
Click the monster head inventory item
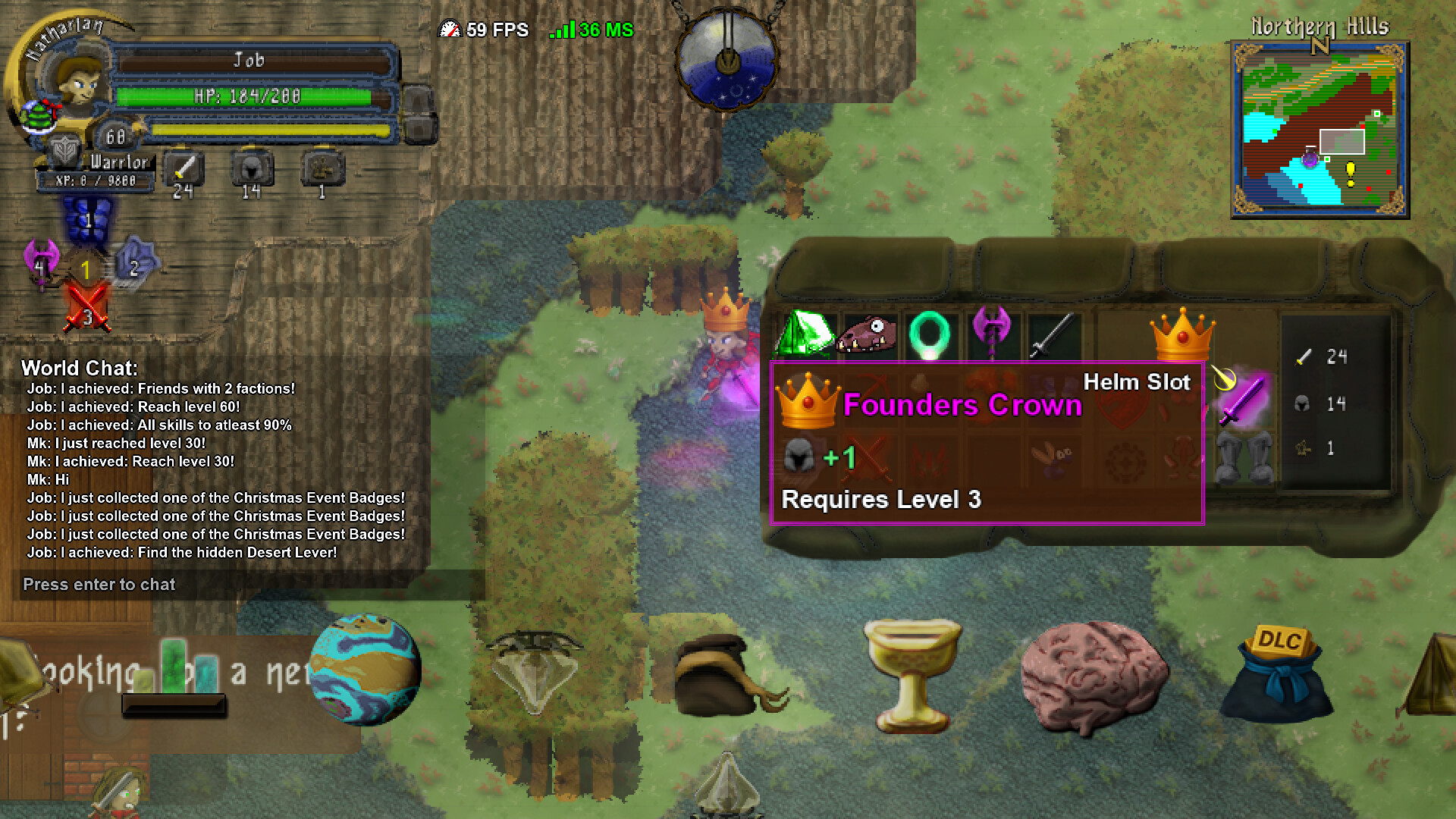[x=868, y=334]
